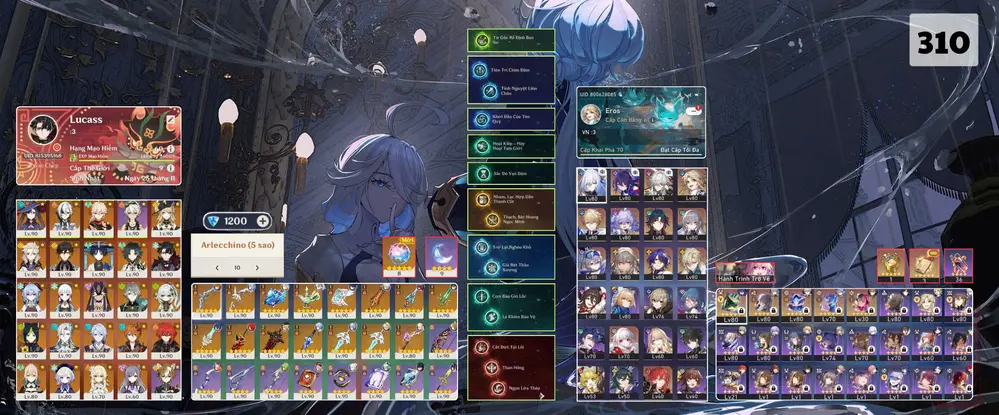The width and height of the screenshot is (999, 415).
Task: Click the 310 number badge
Action: pyautogui.click(x=943, y=42)
